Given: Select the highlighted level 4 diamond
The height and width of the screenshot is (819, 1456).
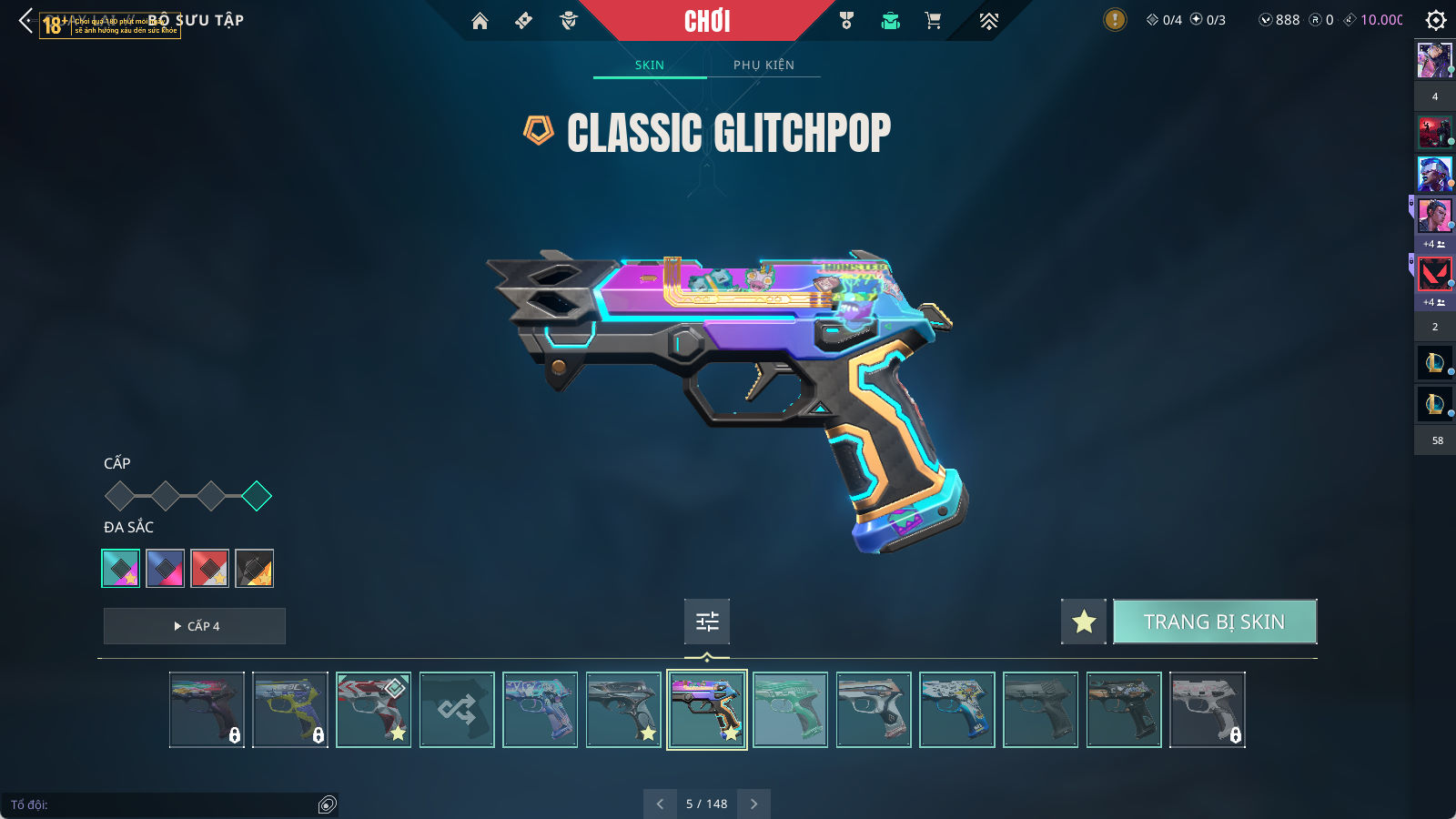Looking at the screenshot, I should (x=257, y=496).
